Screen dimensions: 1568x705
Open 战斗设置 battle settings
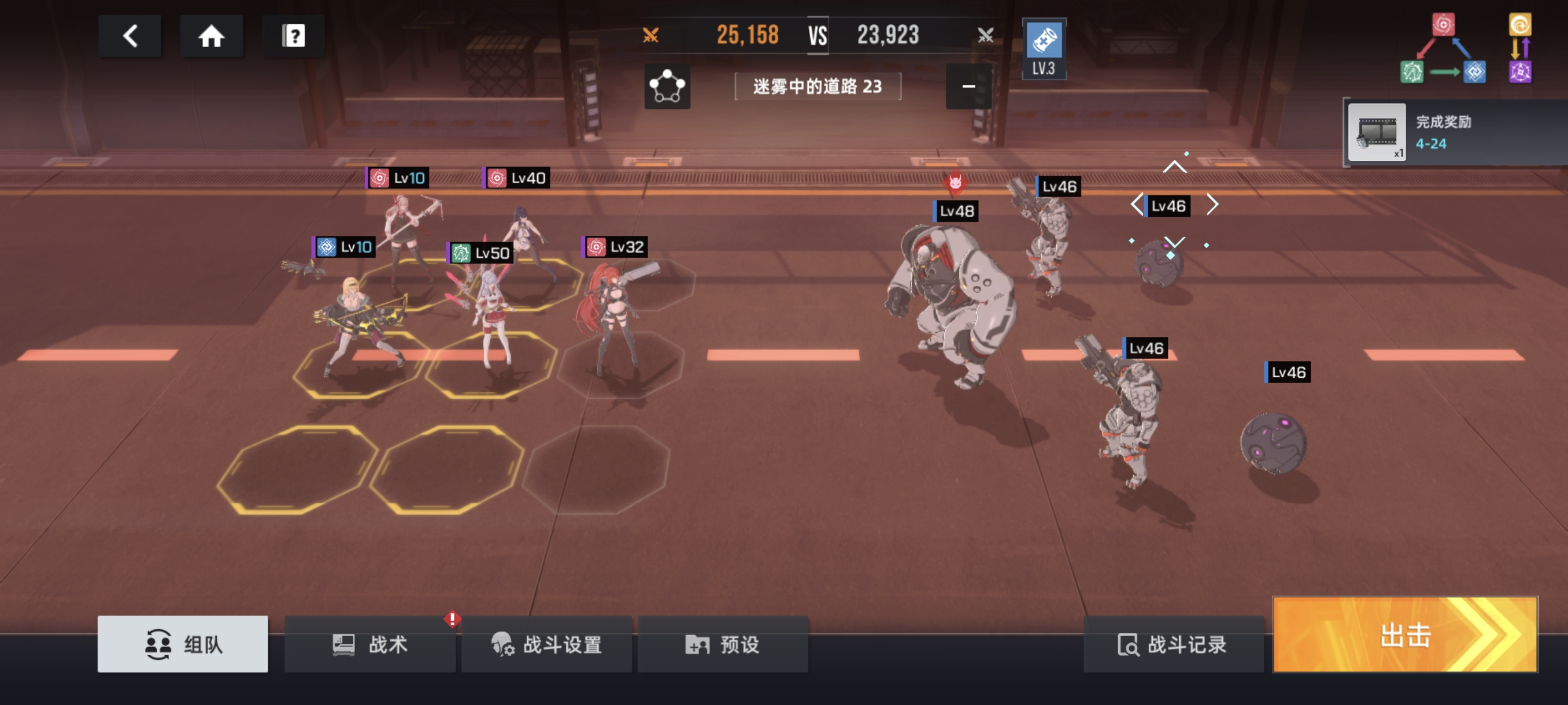coord(546,644)
